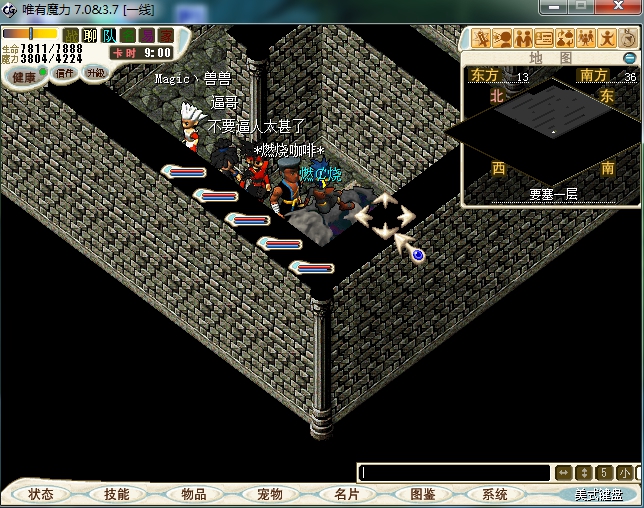Toggle the 队 team switch
Image resolution: width=644 pixels, height=508 pixels.
tap(109, 35)
